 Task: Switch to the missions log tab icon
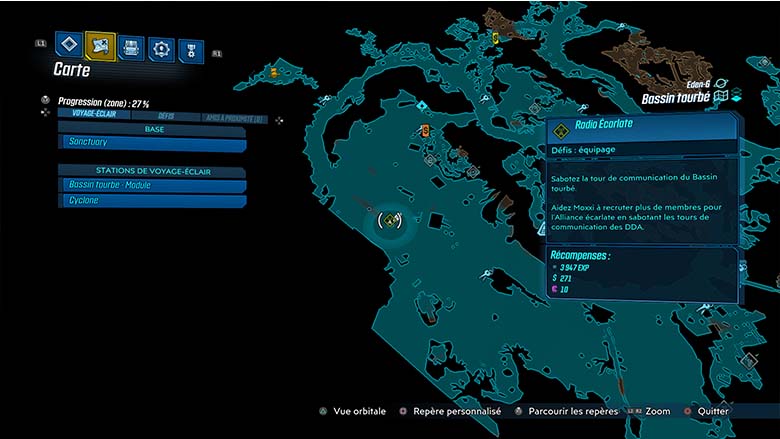pos(67,45)
